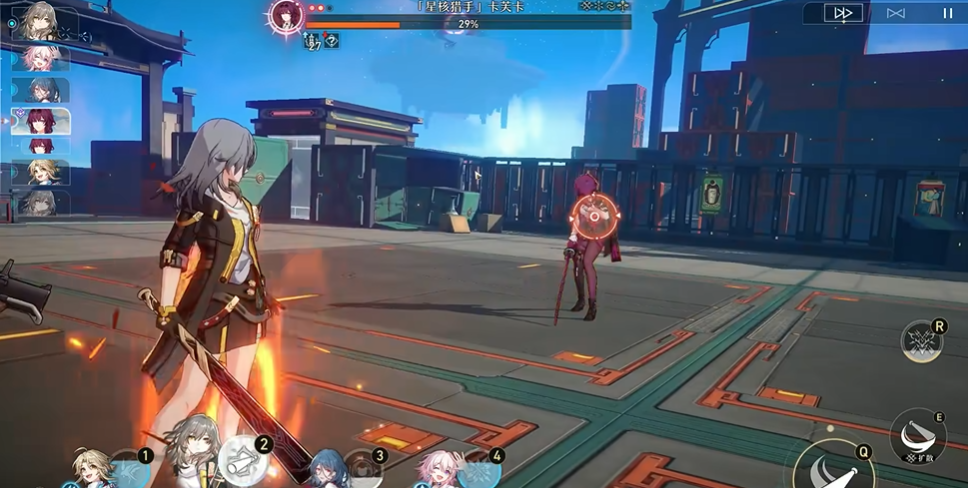Activate the Trailblazer's ultimate, badge 2

[x=240, y=461]
